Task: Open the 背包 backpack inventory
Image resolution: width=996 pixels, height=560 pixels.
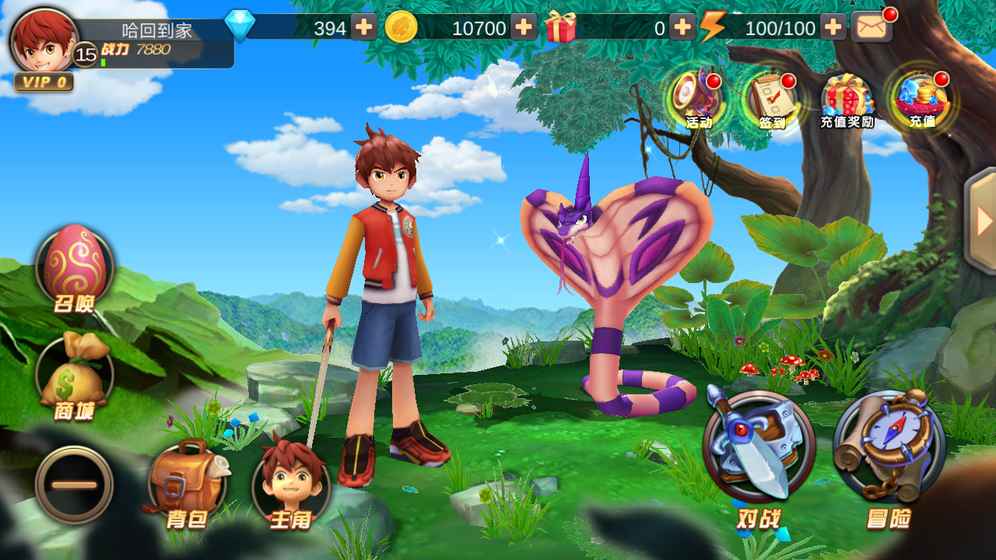Action: [187, 484]
